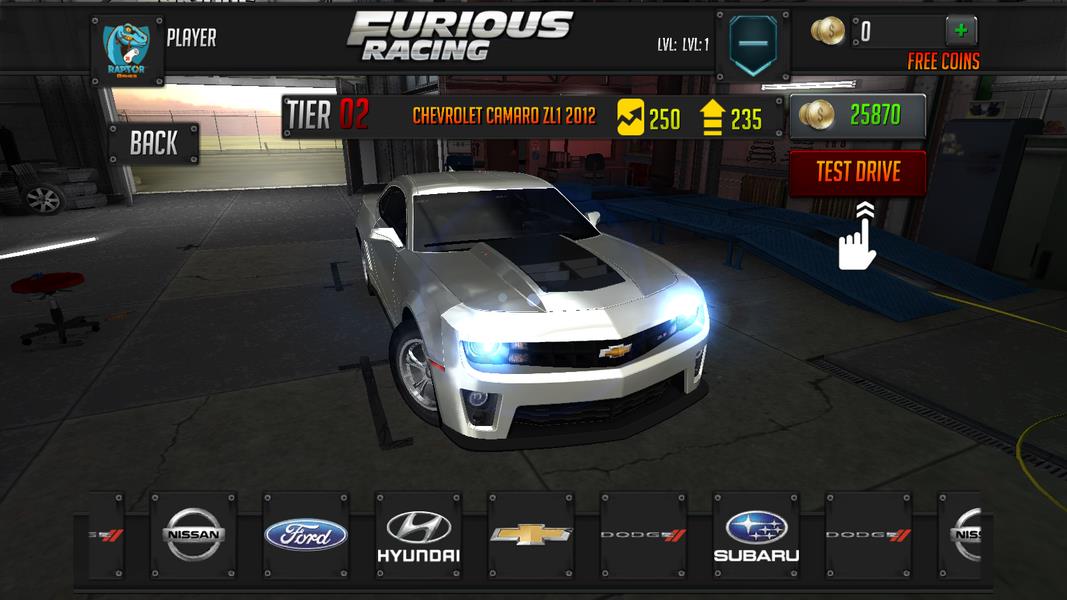Viewport: 1067px width, 600px height.
Task: Buy the car for 25870 coins
Action: click(x=857, y=115)
